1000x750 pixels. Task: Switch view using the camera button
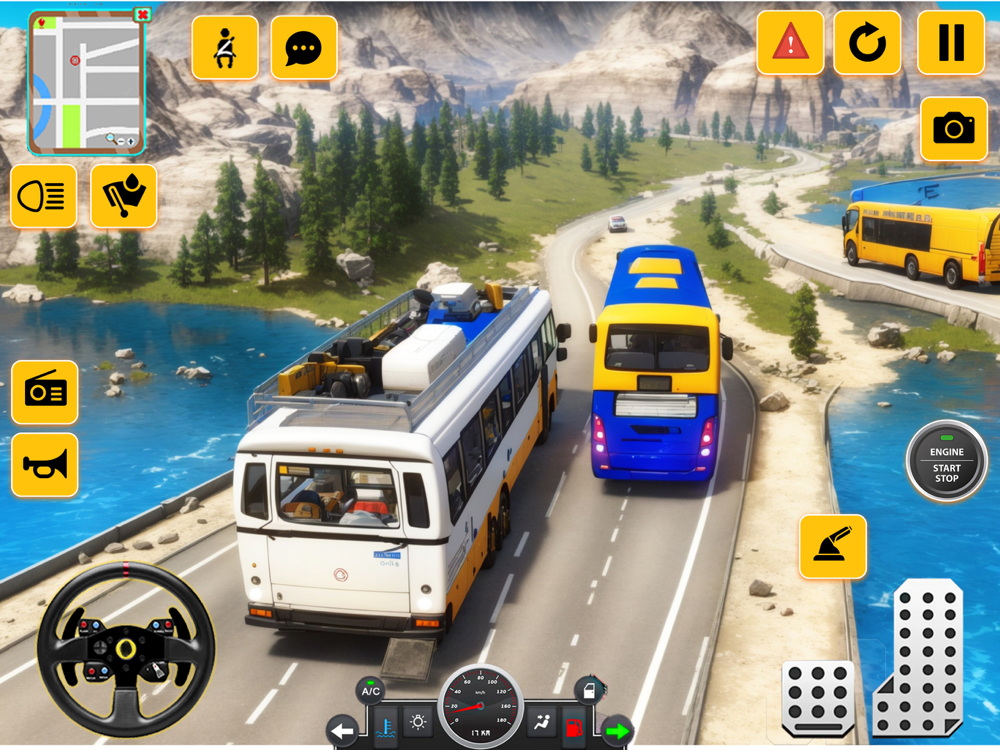coord(954,128)
